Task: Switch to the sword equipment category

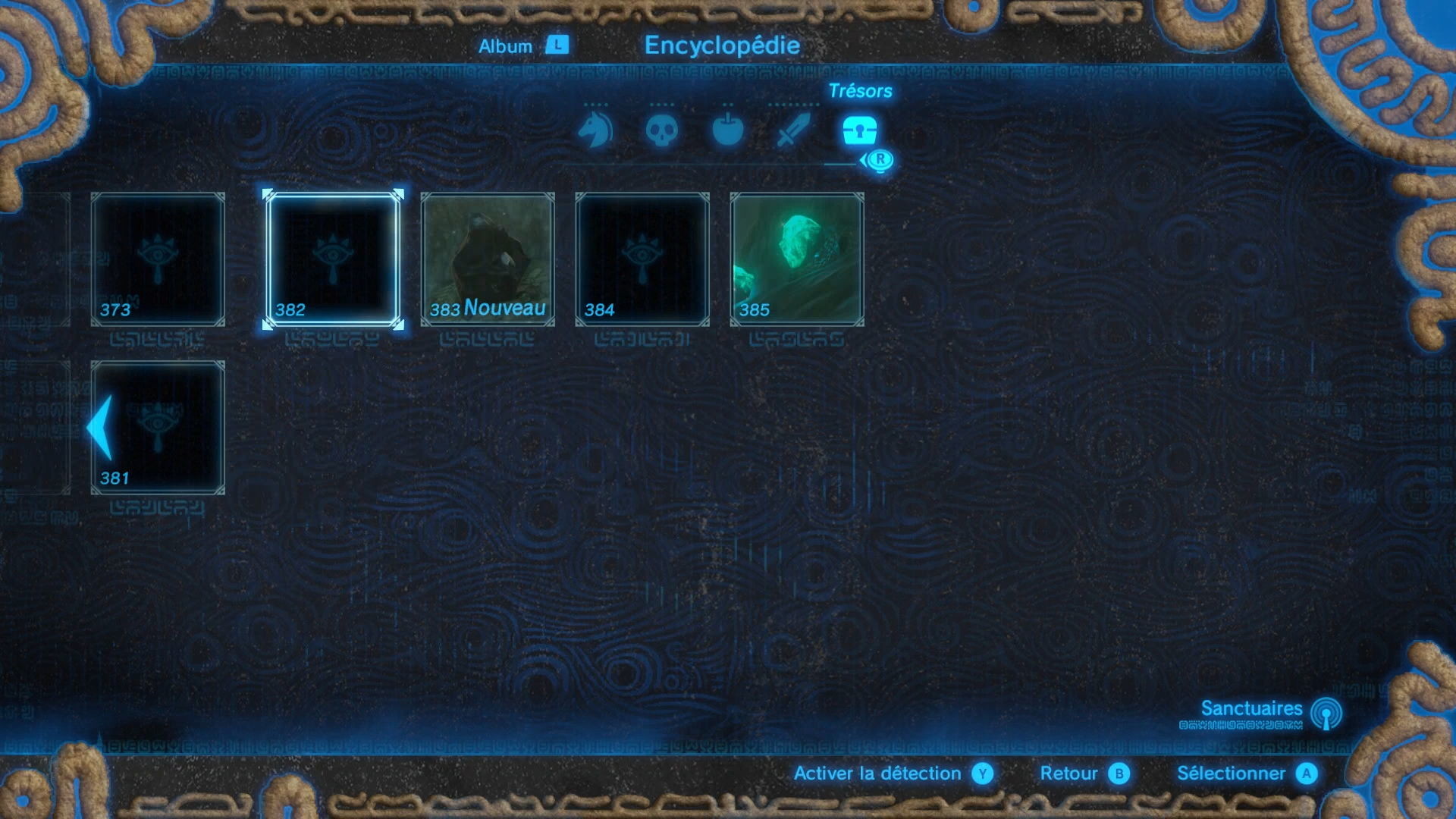Action: pyautogui.click(x=793, y=130)
